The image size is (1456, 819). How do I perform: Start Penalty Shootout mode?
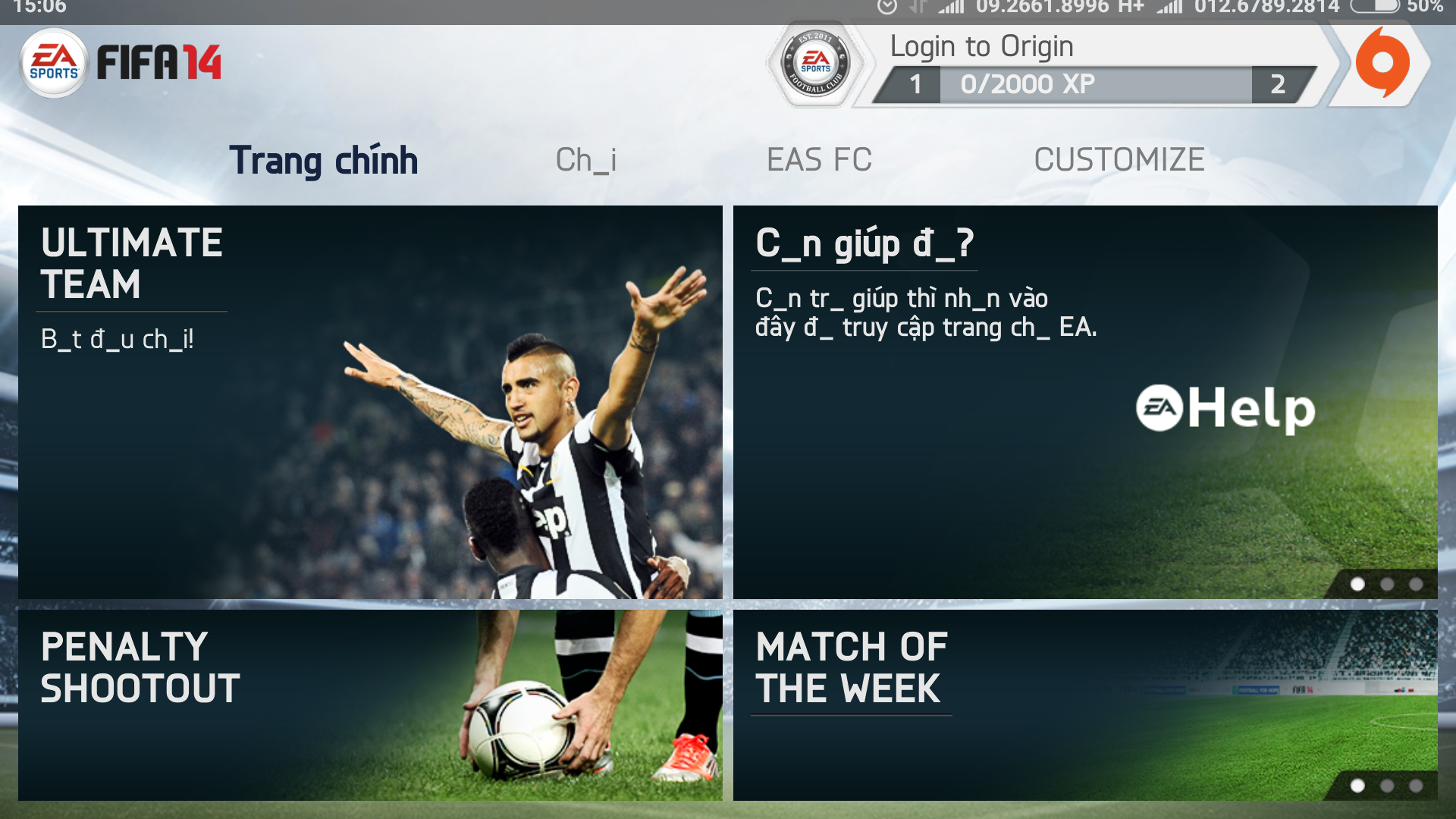[x=370, y=705]
